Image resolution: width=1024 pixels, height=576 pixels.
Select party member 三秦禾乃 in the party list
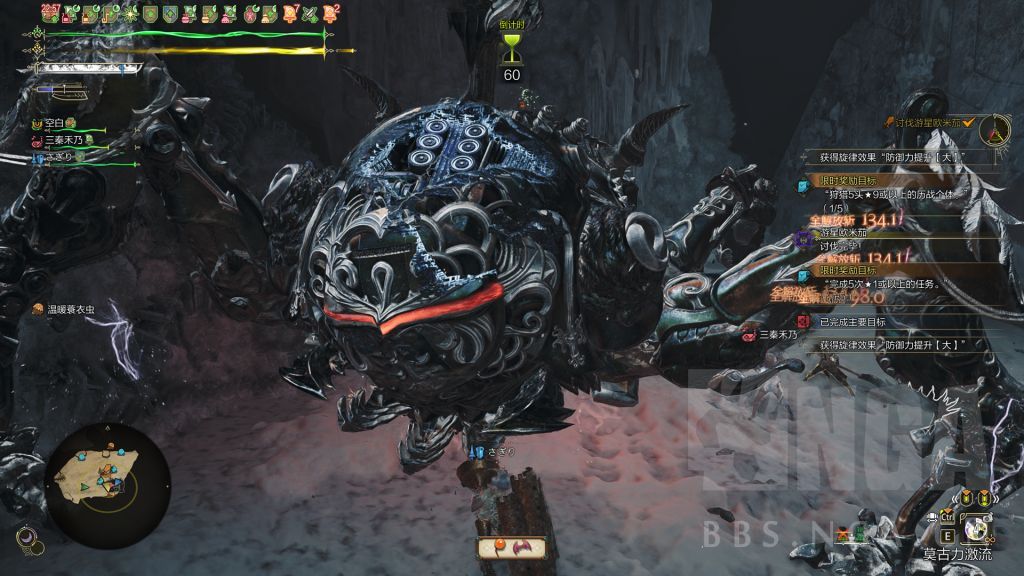coord(62,140)
